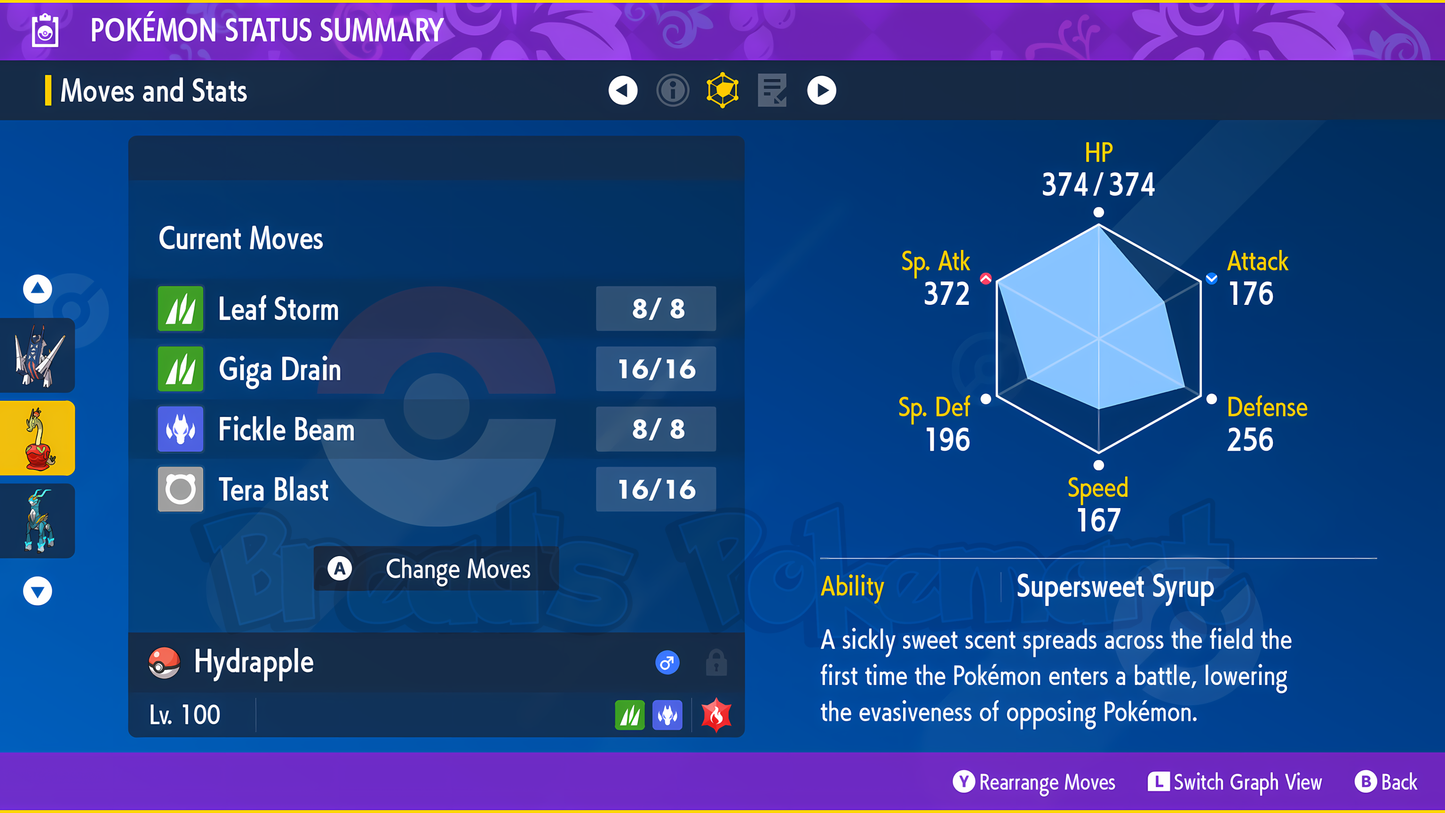Move down the party list arrow
1445x813 pixels.
tap(38, 592)
